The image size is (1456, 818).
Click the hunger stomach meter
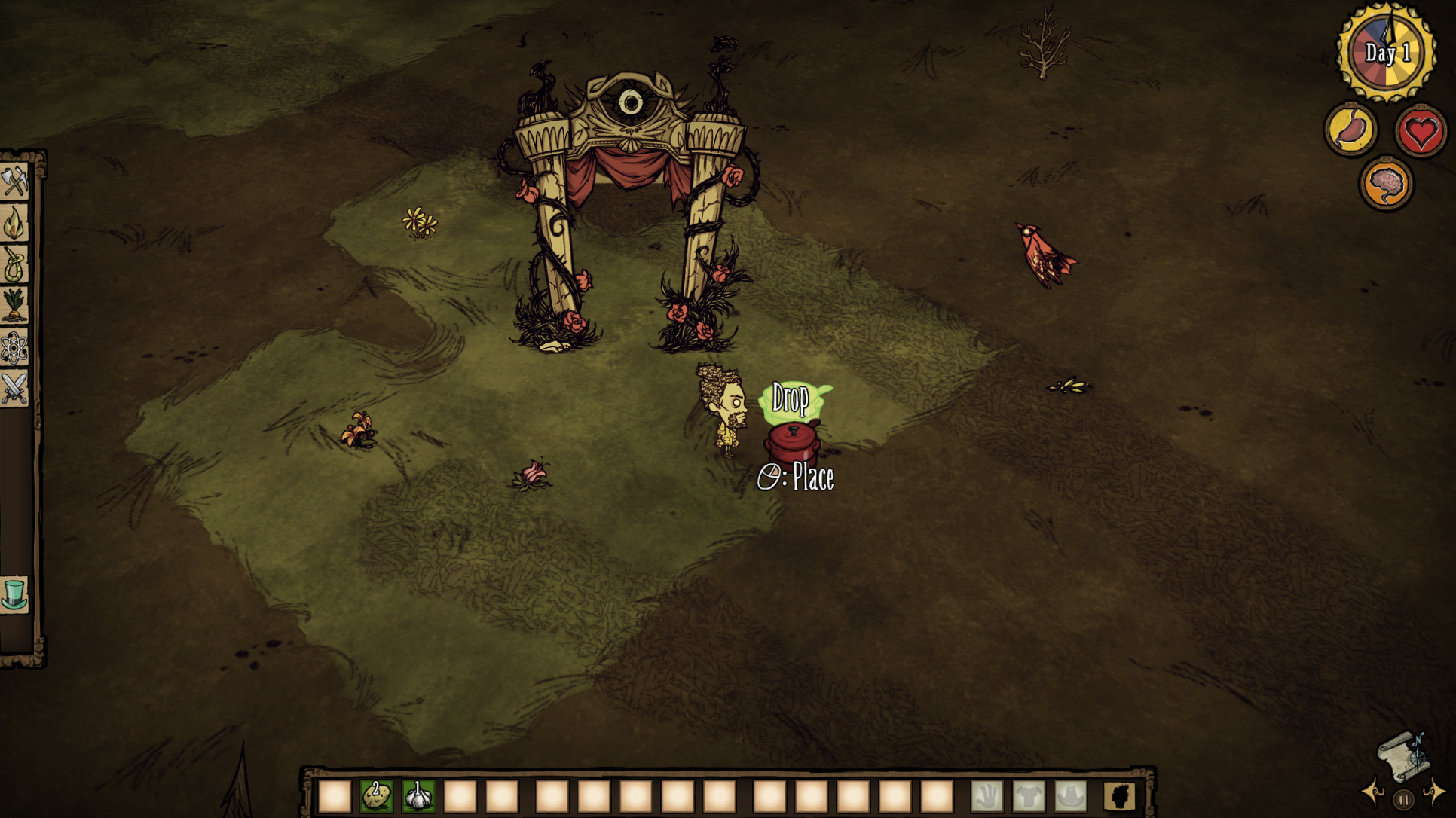click(x=1350, y=128)
